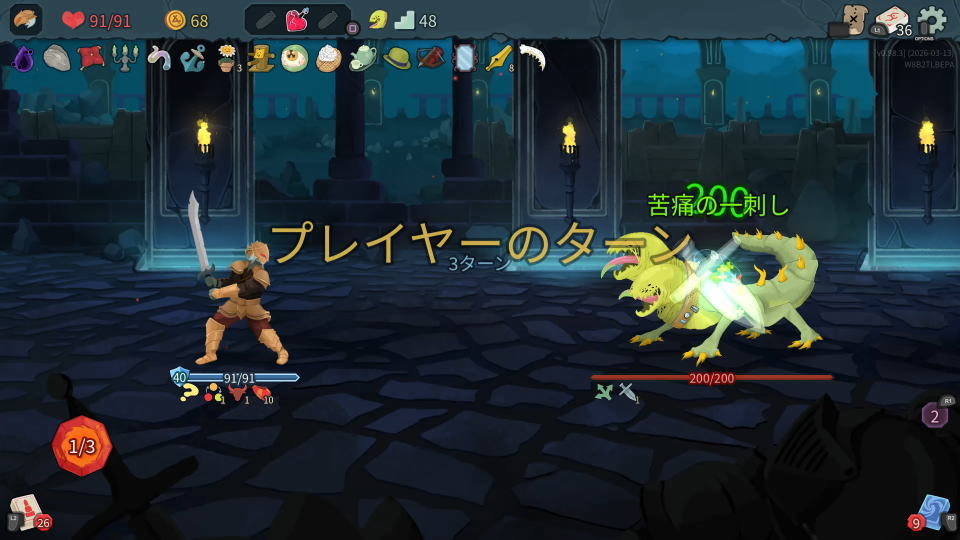Inspect the mirror relic
This screenshot has width=960, height=540.
(464, 58)
